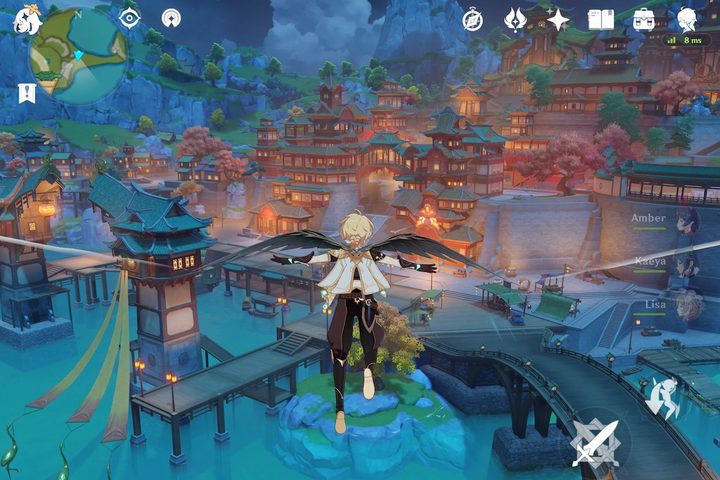The image size is (720, 480).
Task: Toggle the elemental sight eye icon
Action: pos(129,17)
